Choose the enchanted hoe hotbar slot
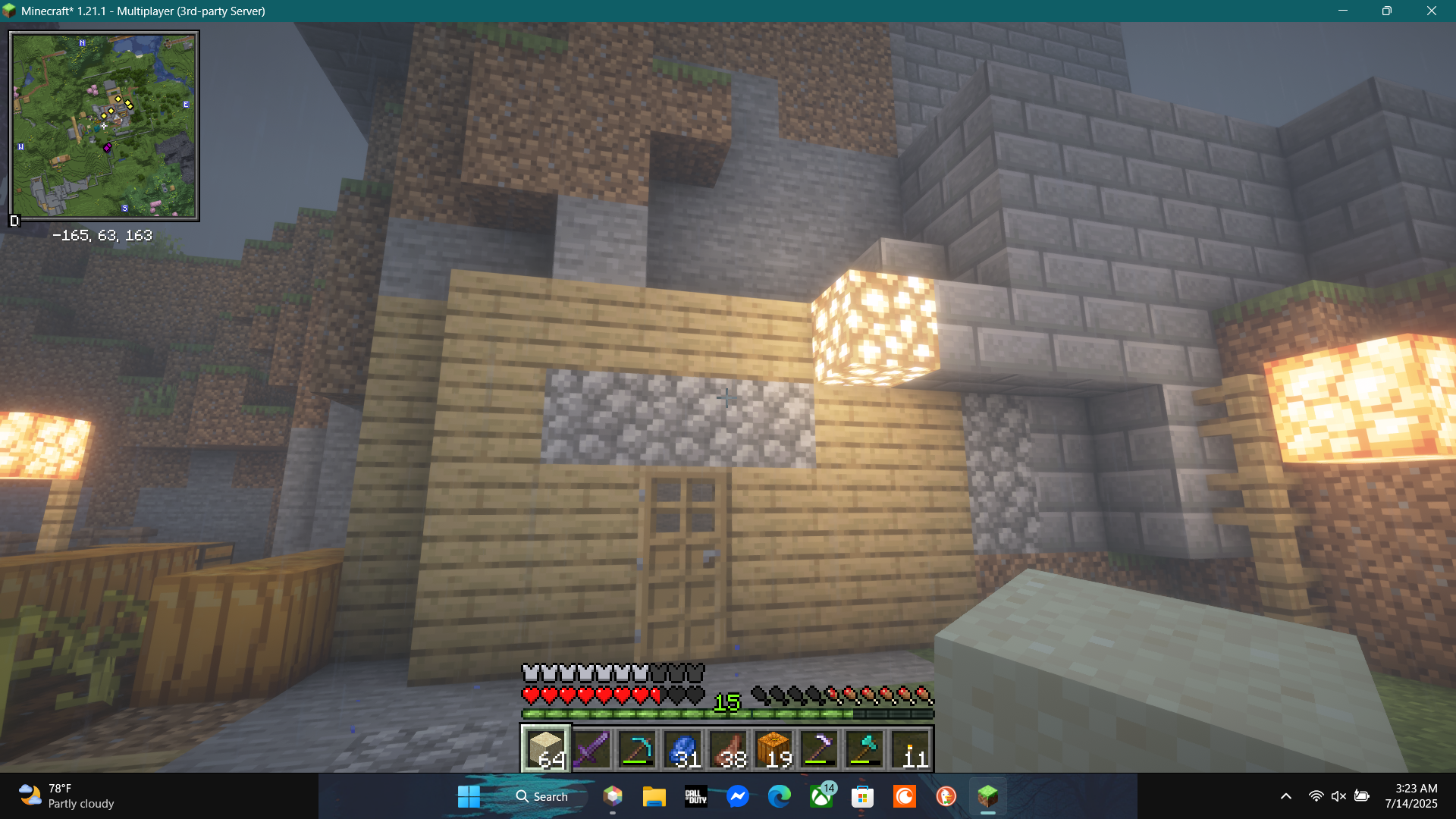Screen dimensions: 1456x819 [x=819, y=748]
